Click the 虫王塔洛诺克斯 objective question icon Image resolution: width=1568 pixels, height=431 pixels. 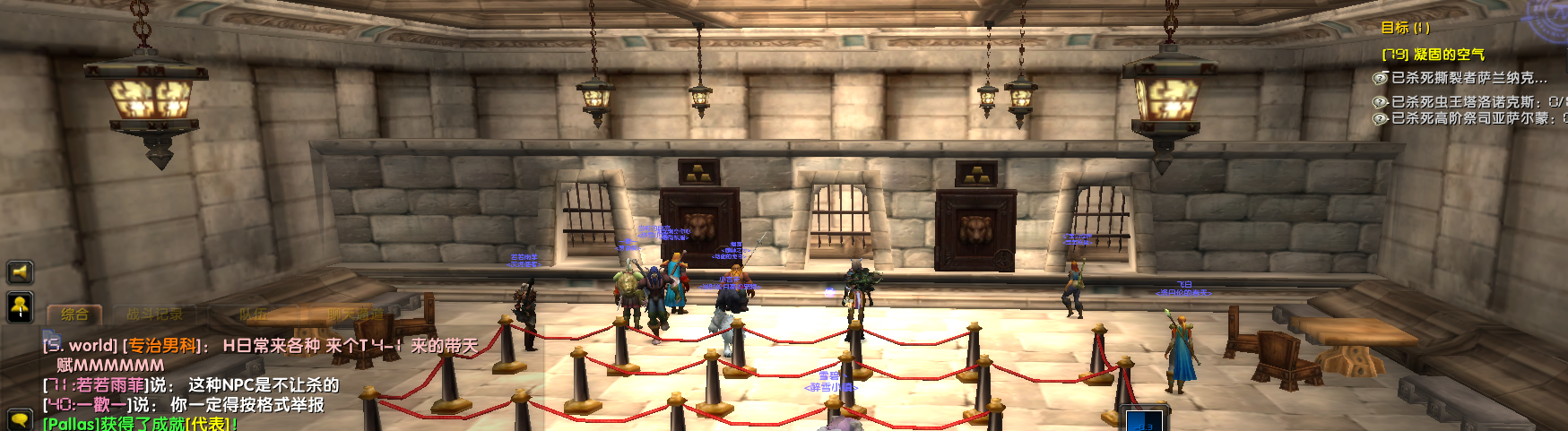coord(1381,102)
